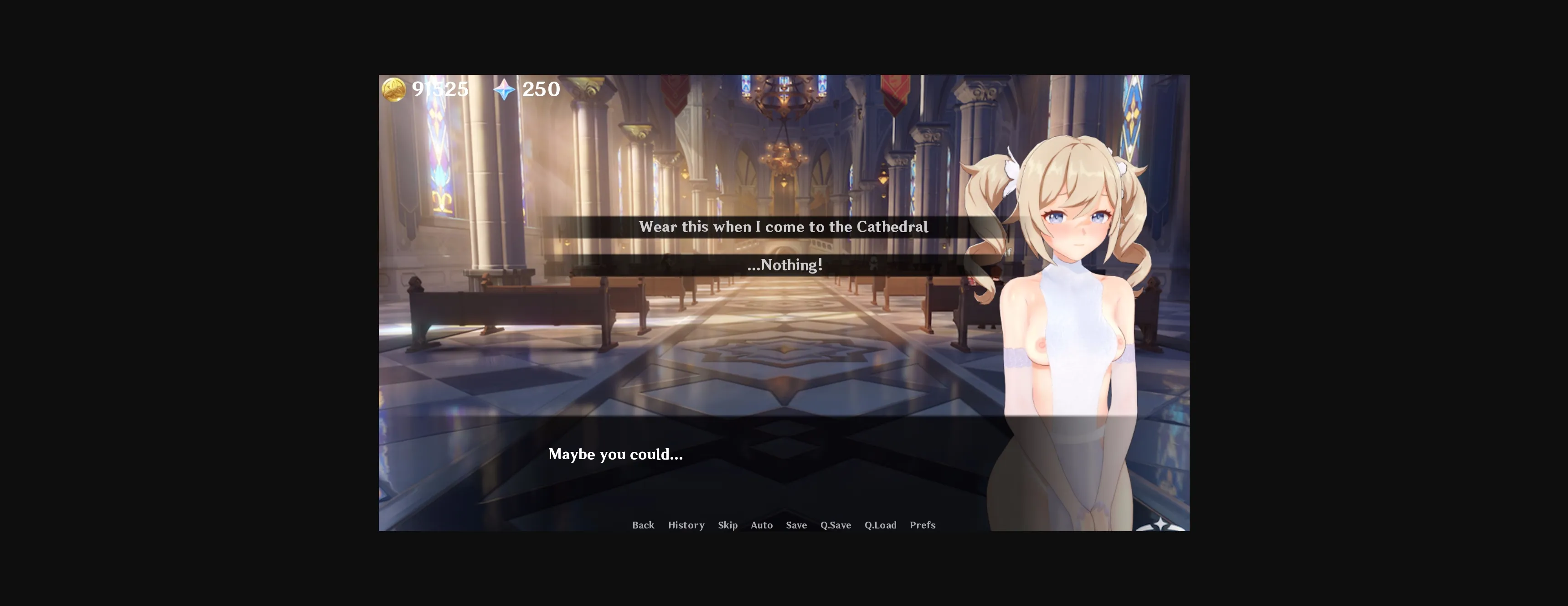Click the 'Maybe you could...' dialogue box
The width and height of the screenshot is (1568, 606).
coord(616,454)
